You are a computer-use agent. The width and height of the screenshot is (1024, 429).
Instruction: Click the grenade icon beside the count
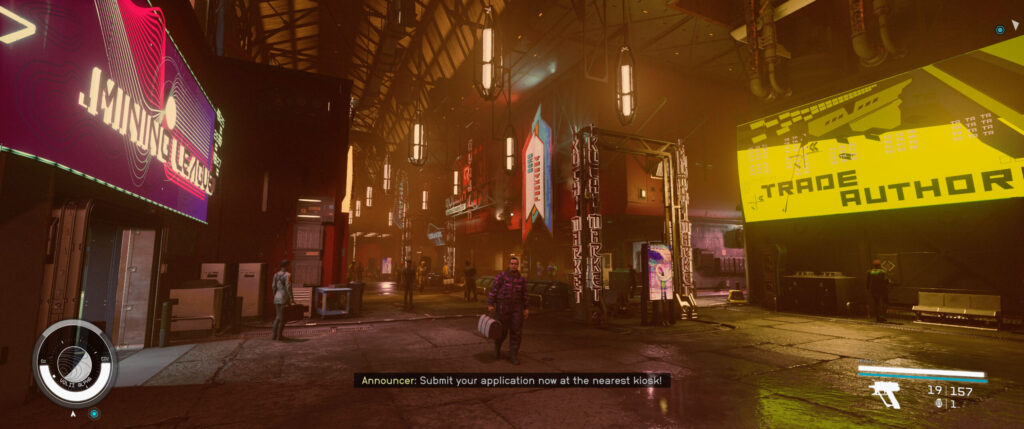[939, 403]
